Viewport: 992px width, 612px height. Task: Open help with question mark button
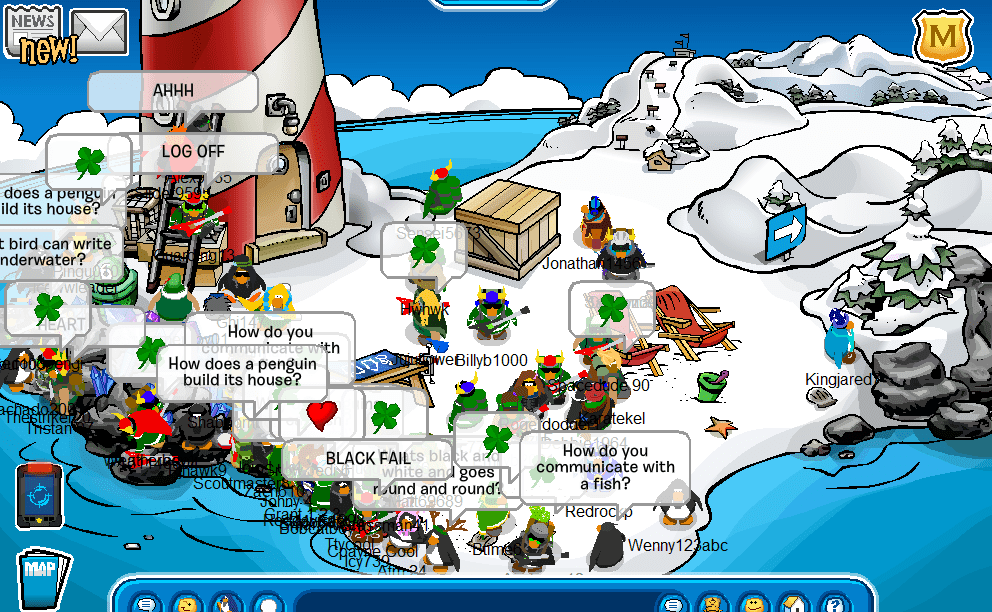832,603
